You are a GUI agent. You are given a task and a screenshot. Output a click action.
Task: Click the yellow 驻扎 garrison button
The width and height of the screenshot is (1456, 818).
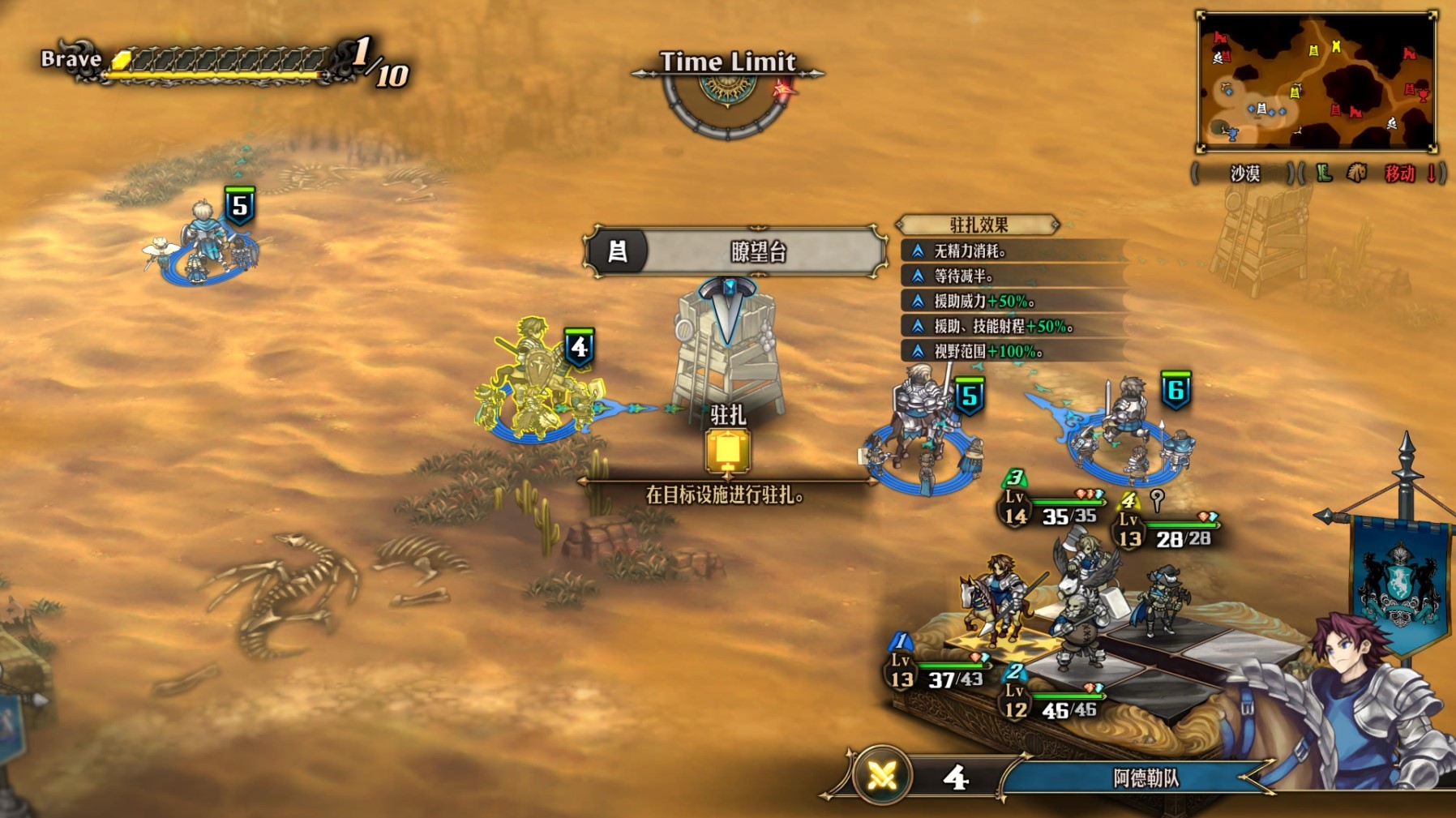click(x=727, y=450)
